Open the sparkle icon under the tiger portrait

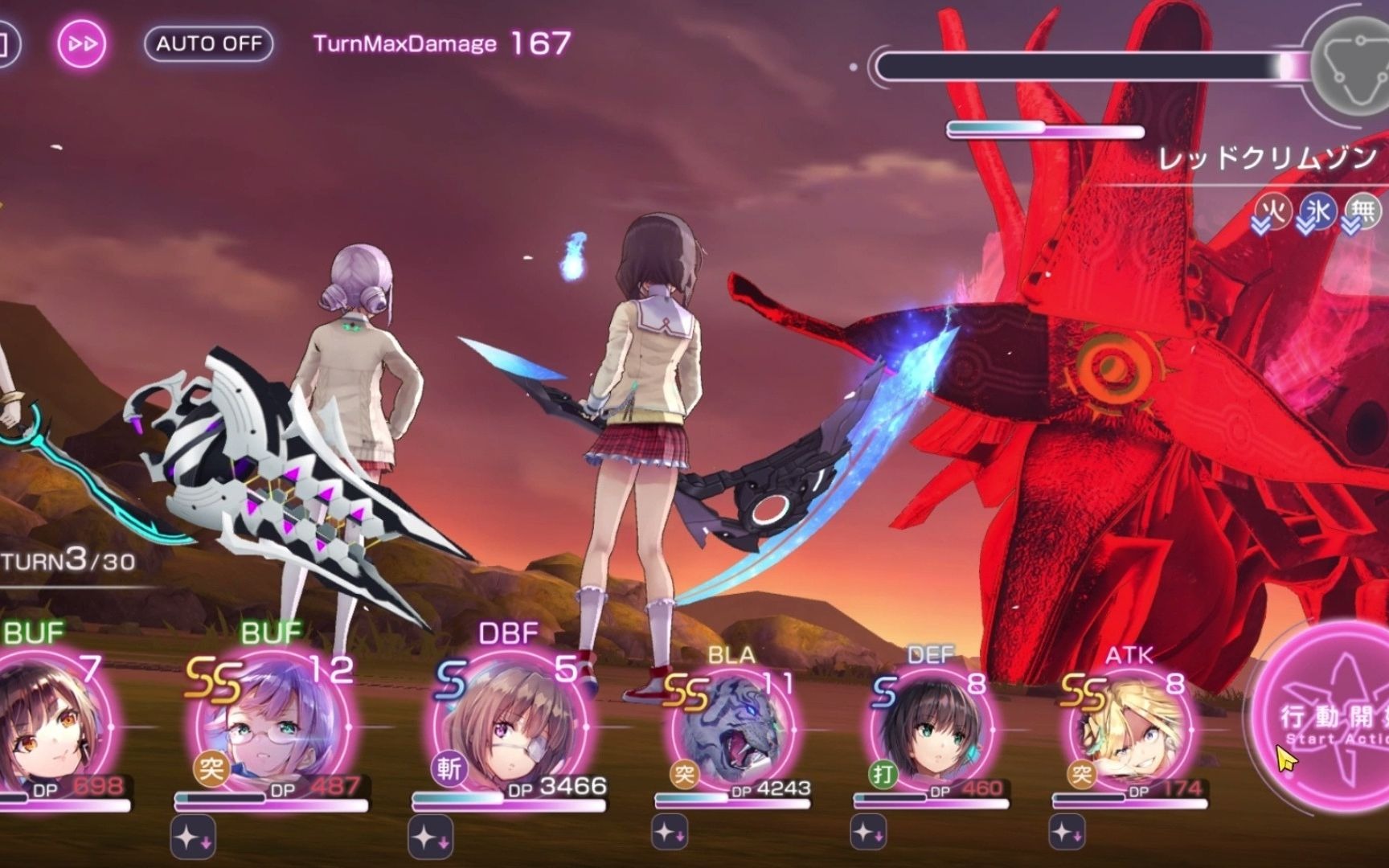click(x=669, y=833)
